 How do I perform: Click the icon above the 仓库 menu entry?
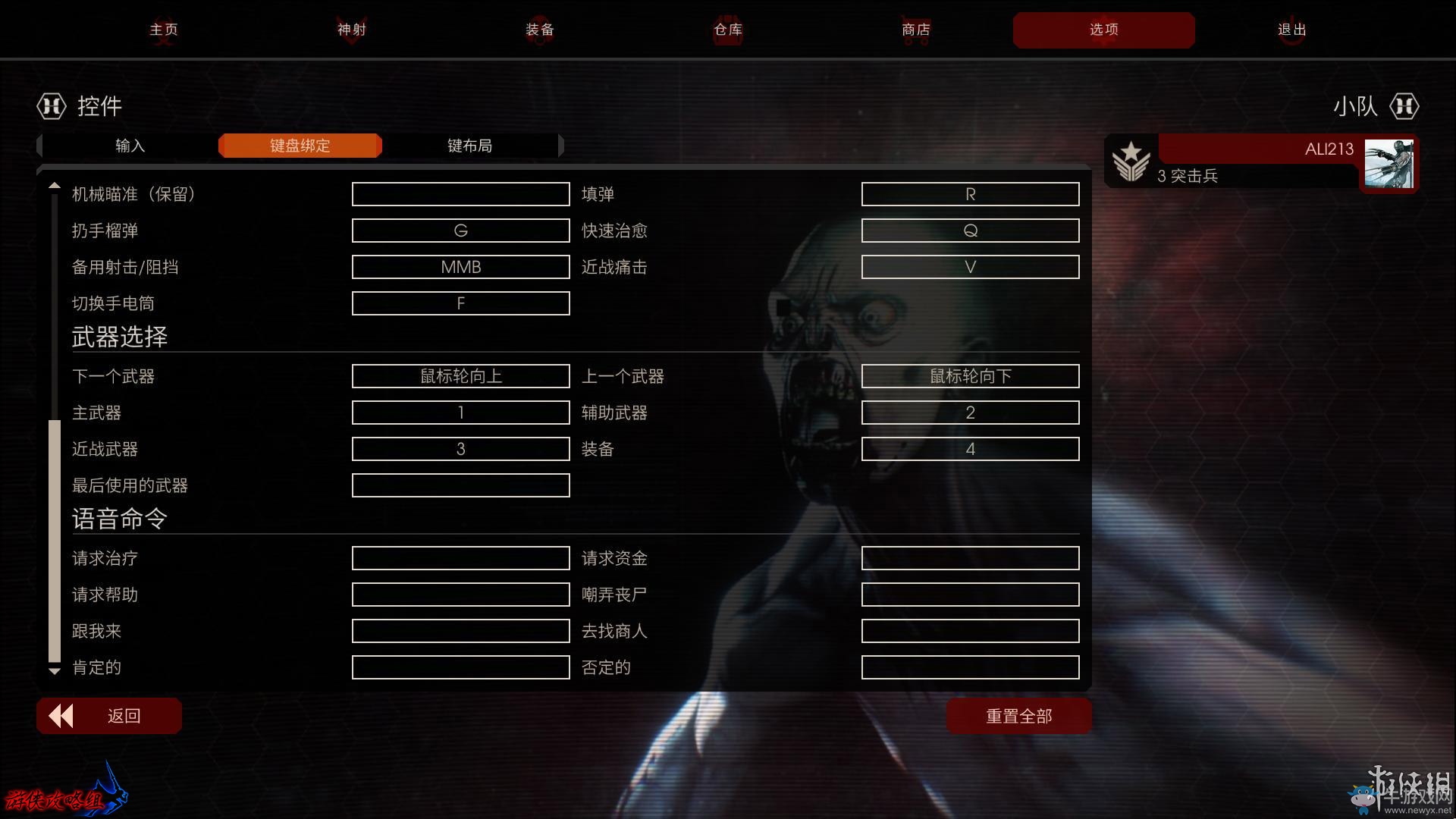(x=726, y=23)
